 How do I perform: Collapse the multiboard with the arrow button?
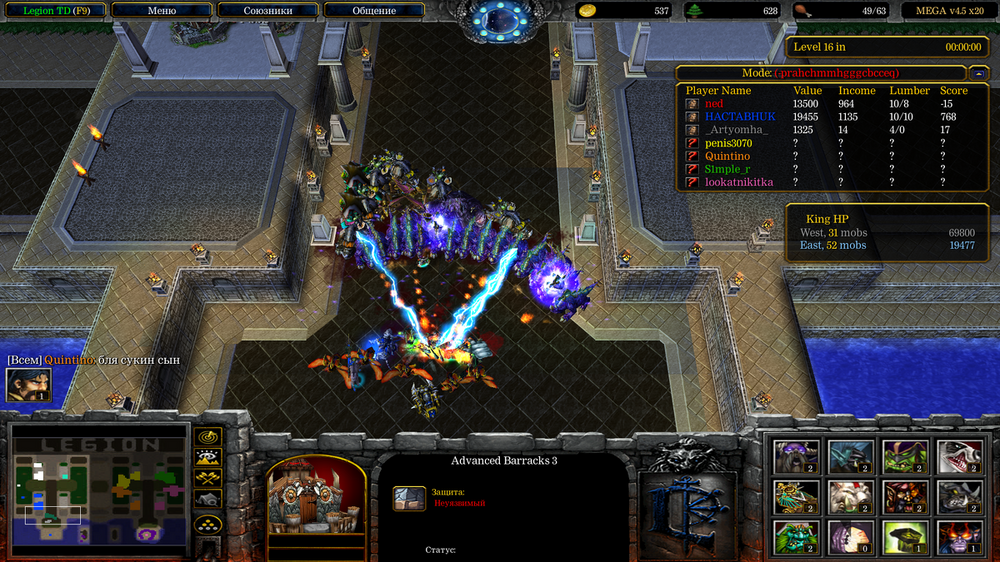click(978, 73)
